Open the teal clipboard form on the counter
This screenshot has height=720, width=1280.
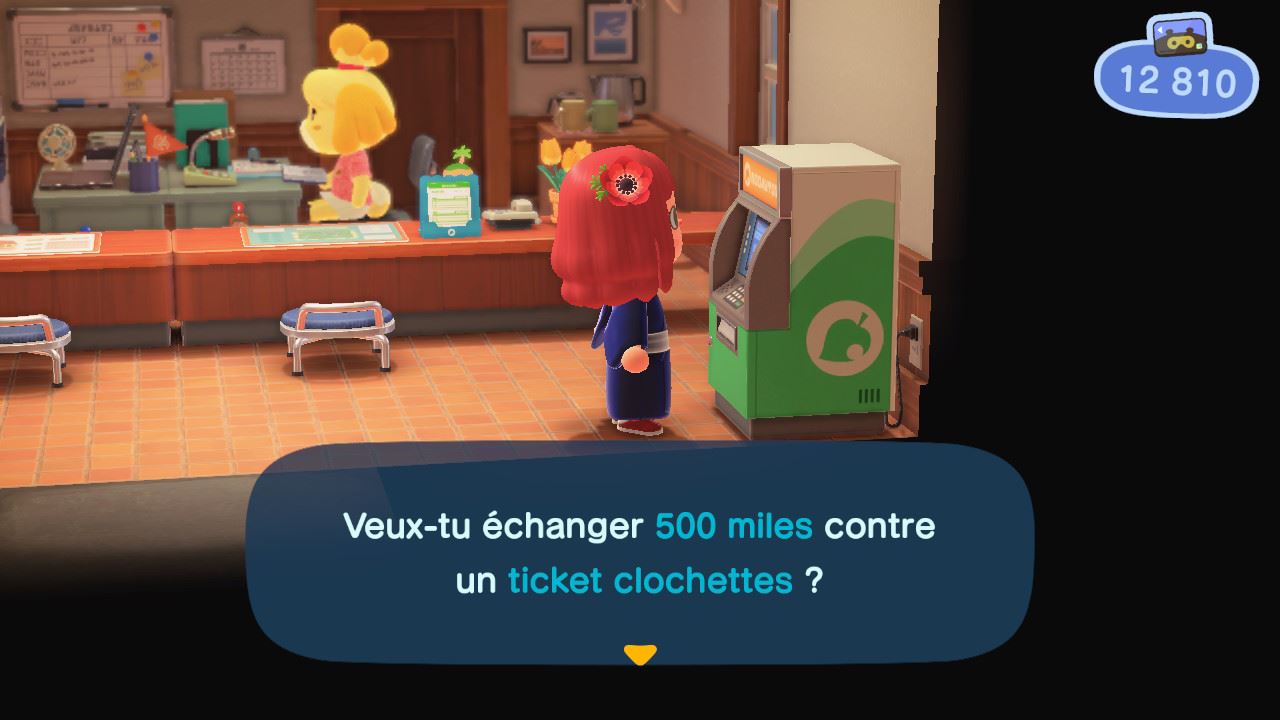pos(449,205)
